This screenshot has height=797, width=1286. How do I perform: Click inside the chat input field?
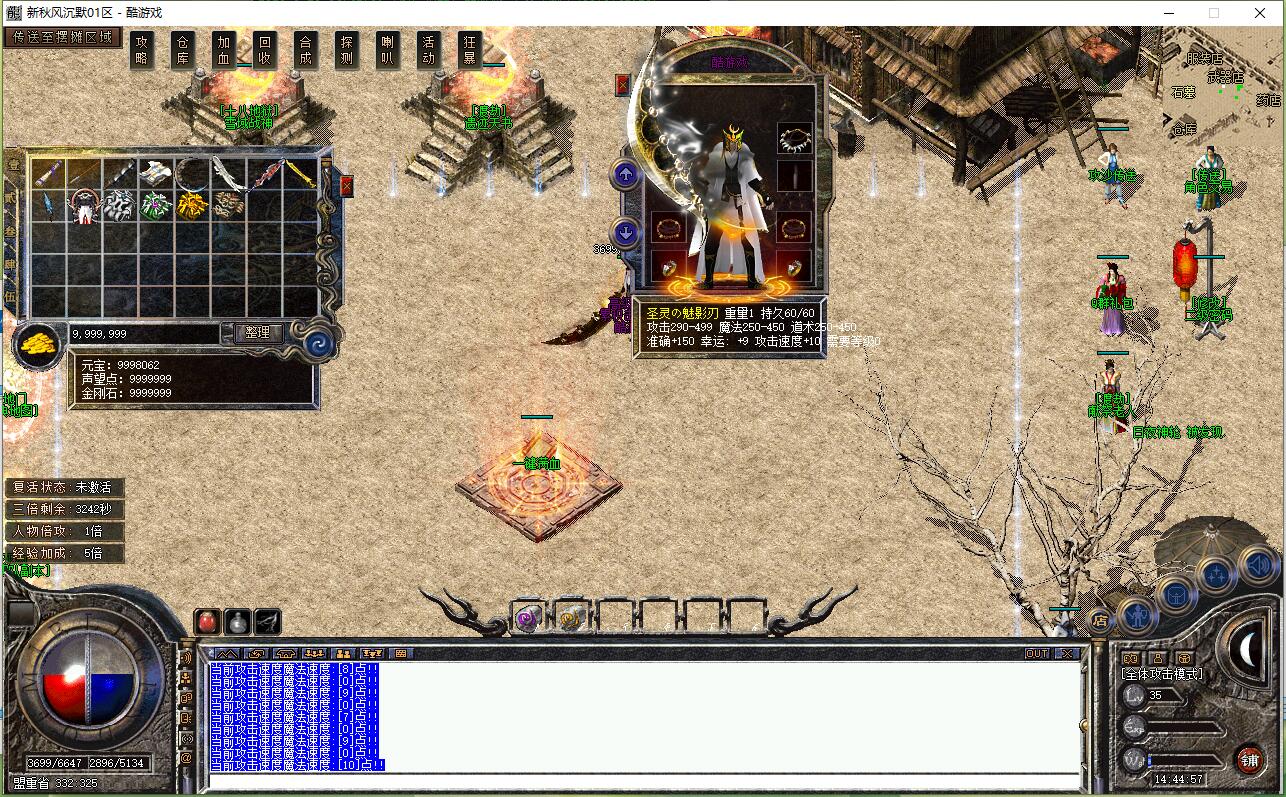pos(640,779)
